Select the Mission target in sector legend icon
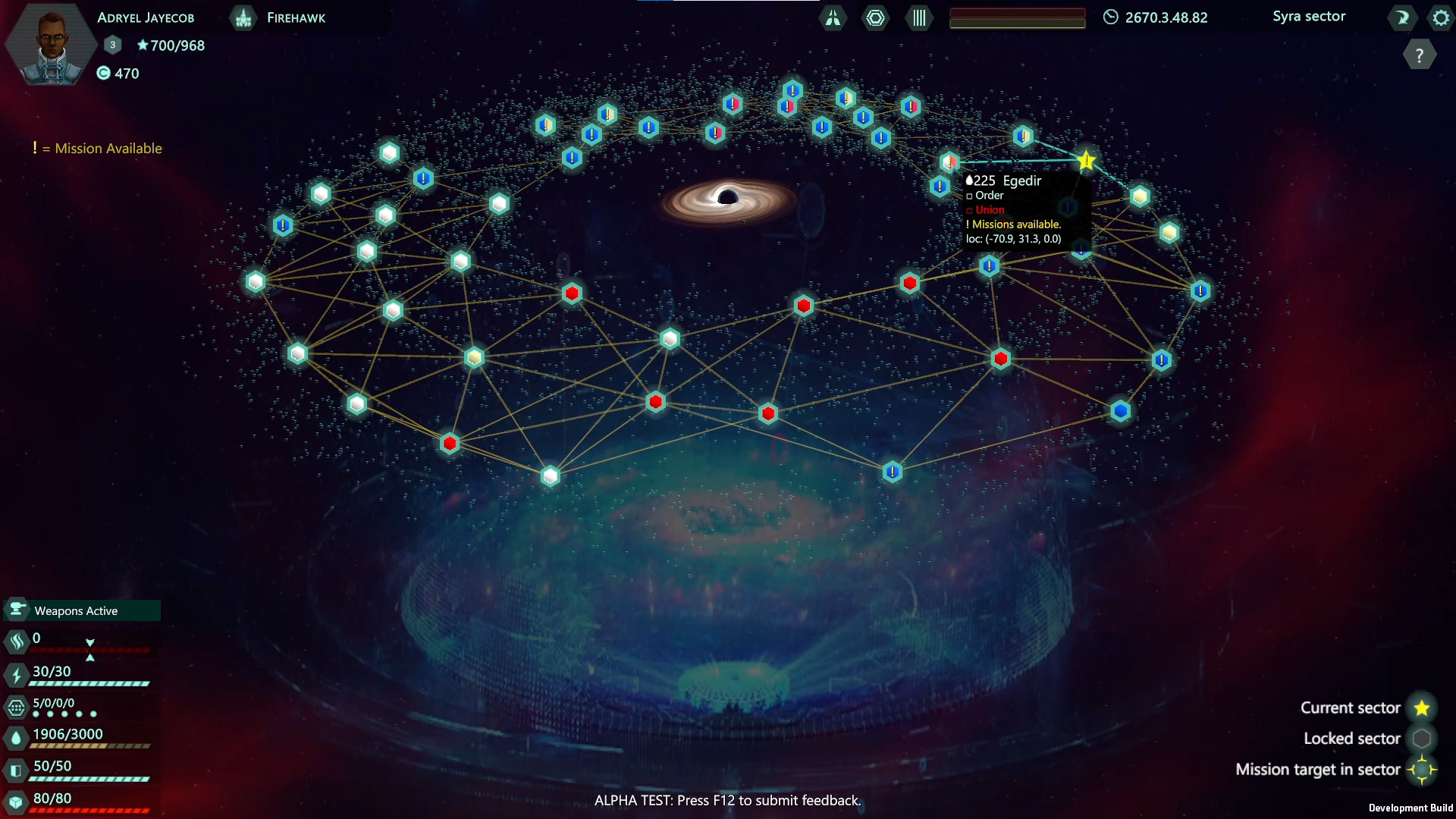The image size is (1456, 819). 1423,769
